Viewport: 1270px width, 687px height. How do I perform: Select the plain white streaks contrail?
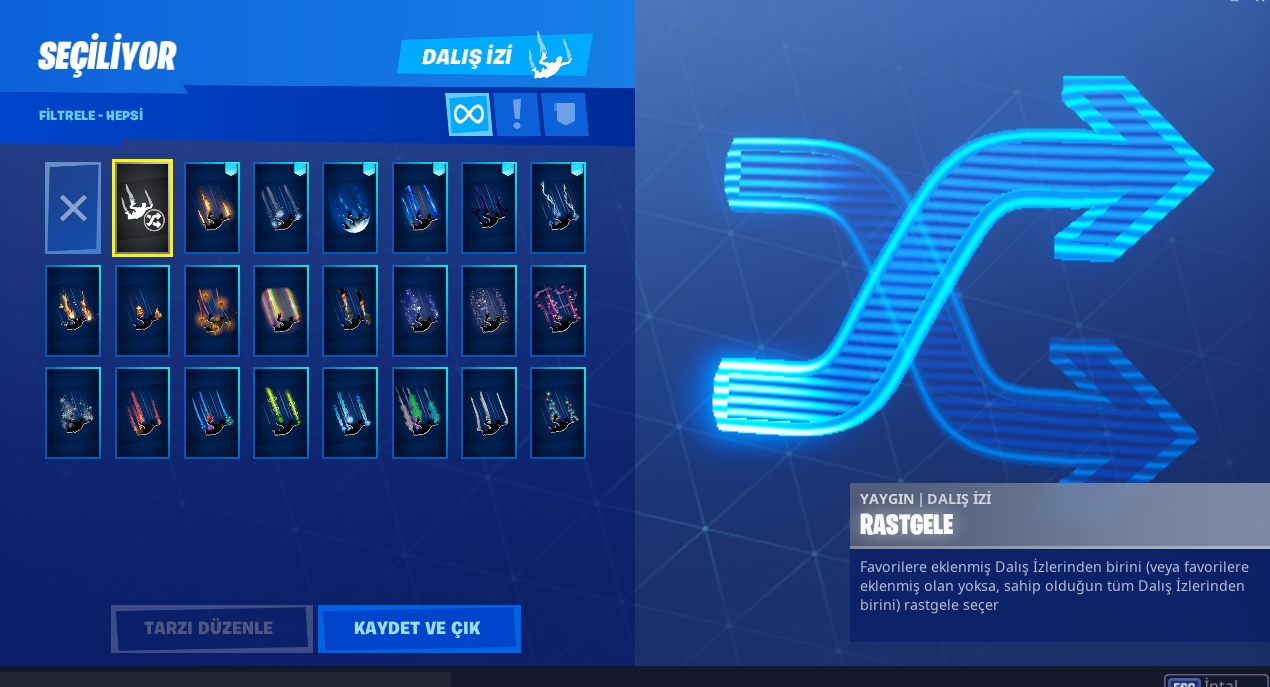489,413
